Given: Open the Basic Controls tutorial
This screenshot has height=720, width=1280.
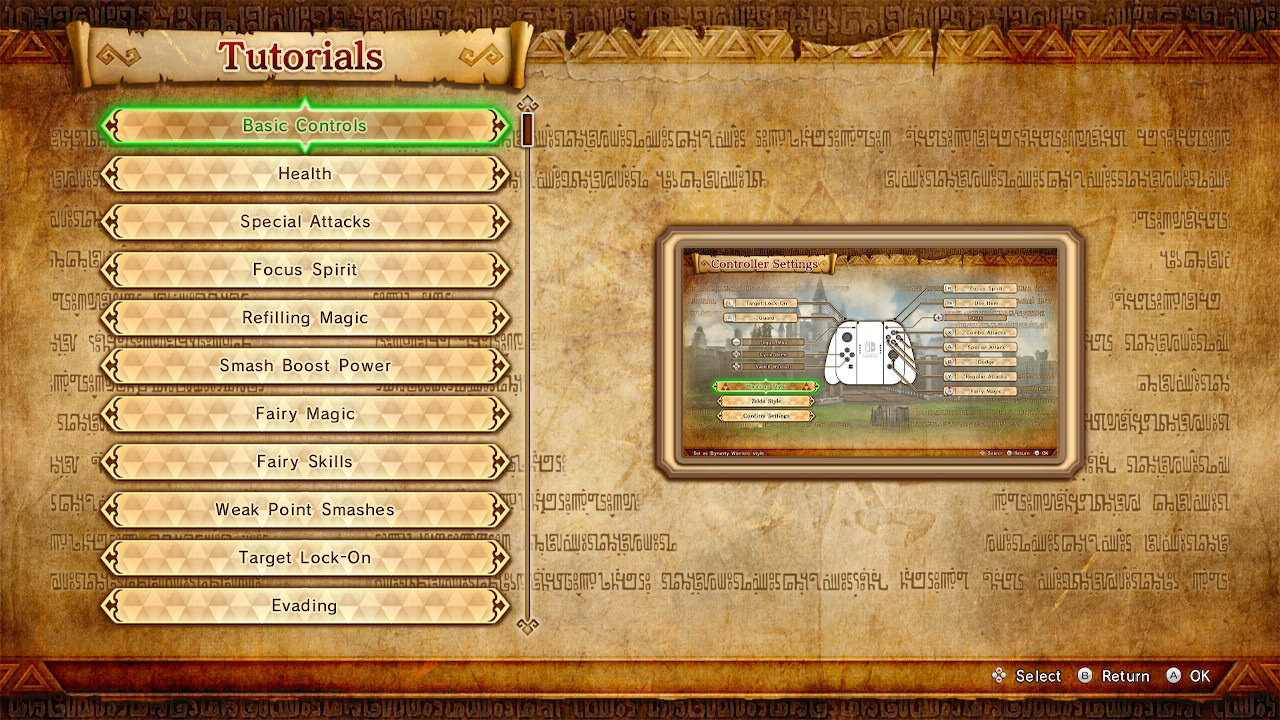Looking at the screenshot, I should pos(304,125).
